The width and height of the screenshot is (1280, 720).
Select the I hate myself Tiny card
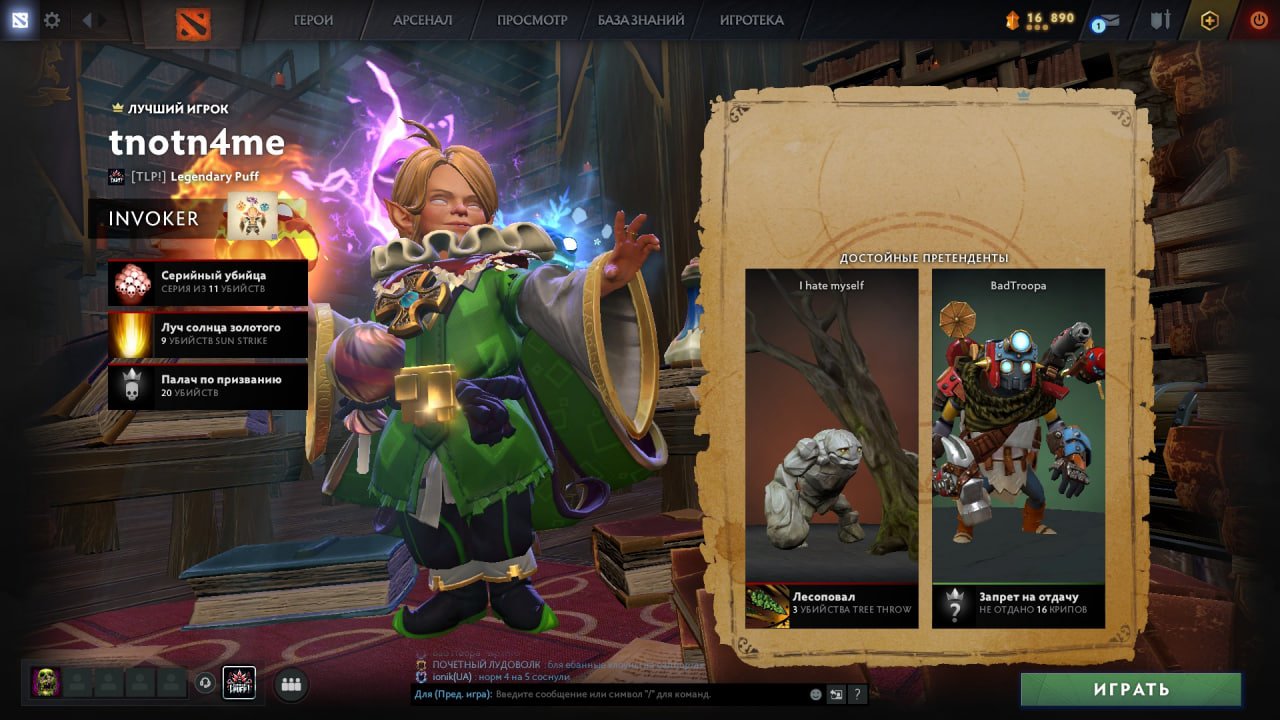click(831, 448)
